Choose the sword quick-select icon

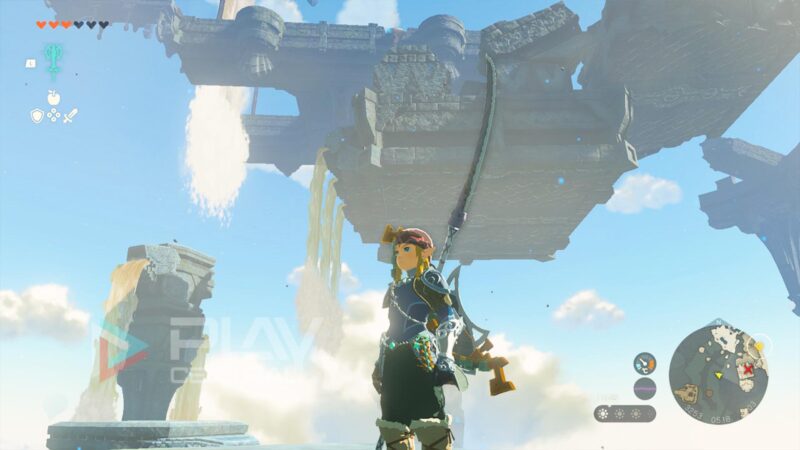tap(70, 115)
